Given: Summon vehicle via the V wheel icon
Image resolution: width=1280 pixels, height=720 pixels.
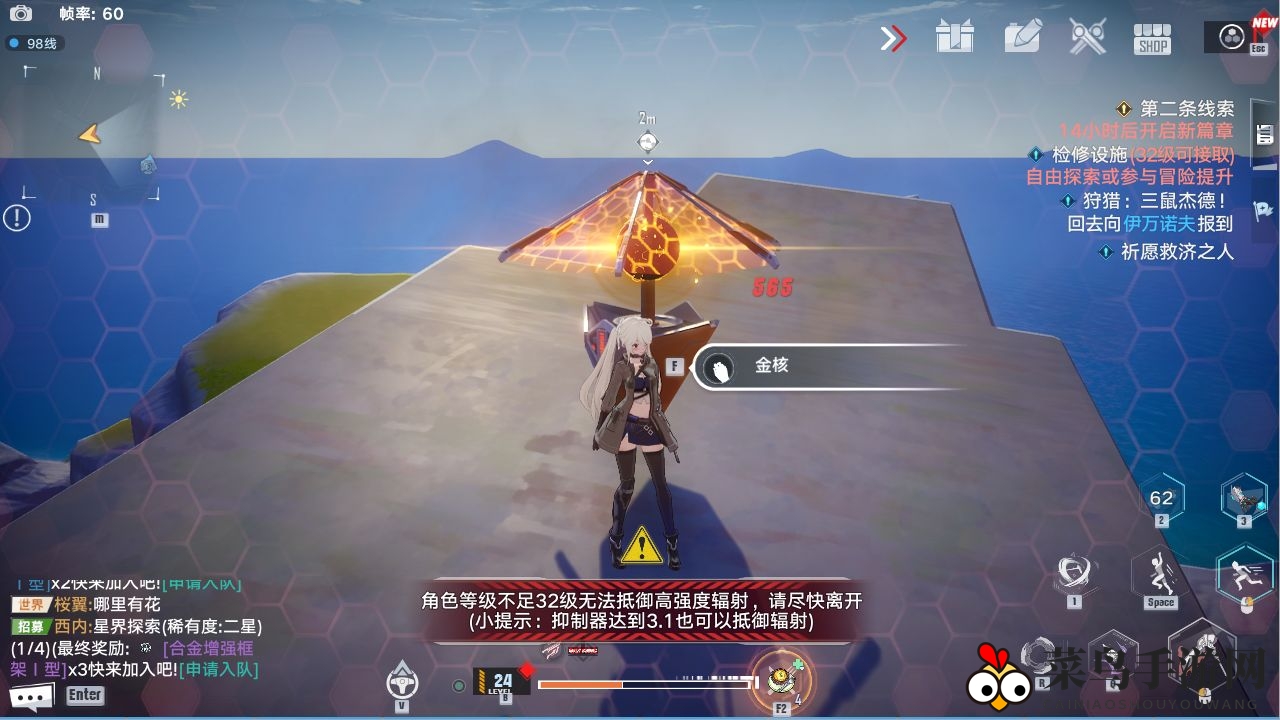Looking at the screenshot, I should [x=400, y=682].
